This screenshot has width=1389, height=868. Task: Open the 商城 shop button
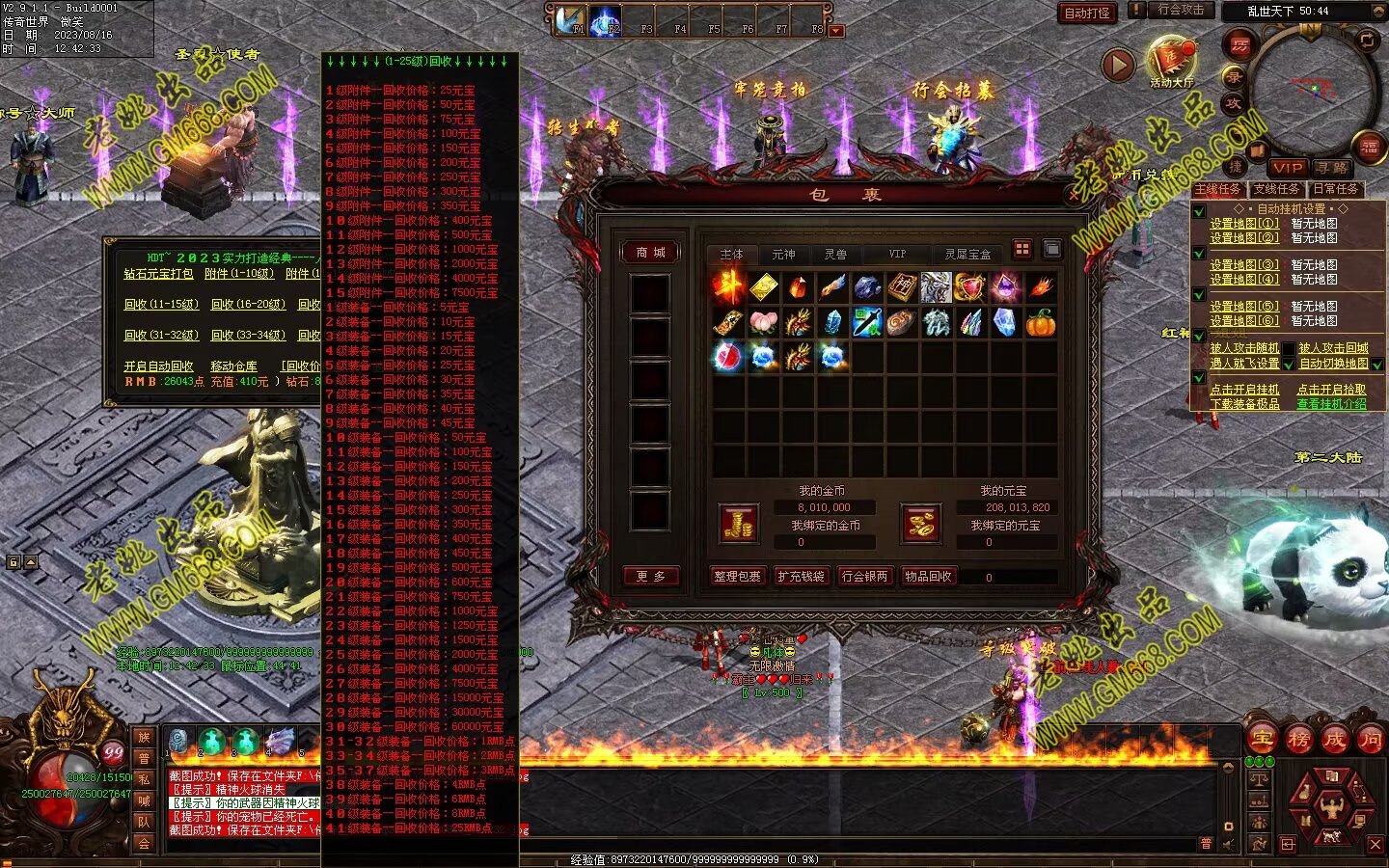pyautogui.click(x=651, y=253)
